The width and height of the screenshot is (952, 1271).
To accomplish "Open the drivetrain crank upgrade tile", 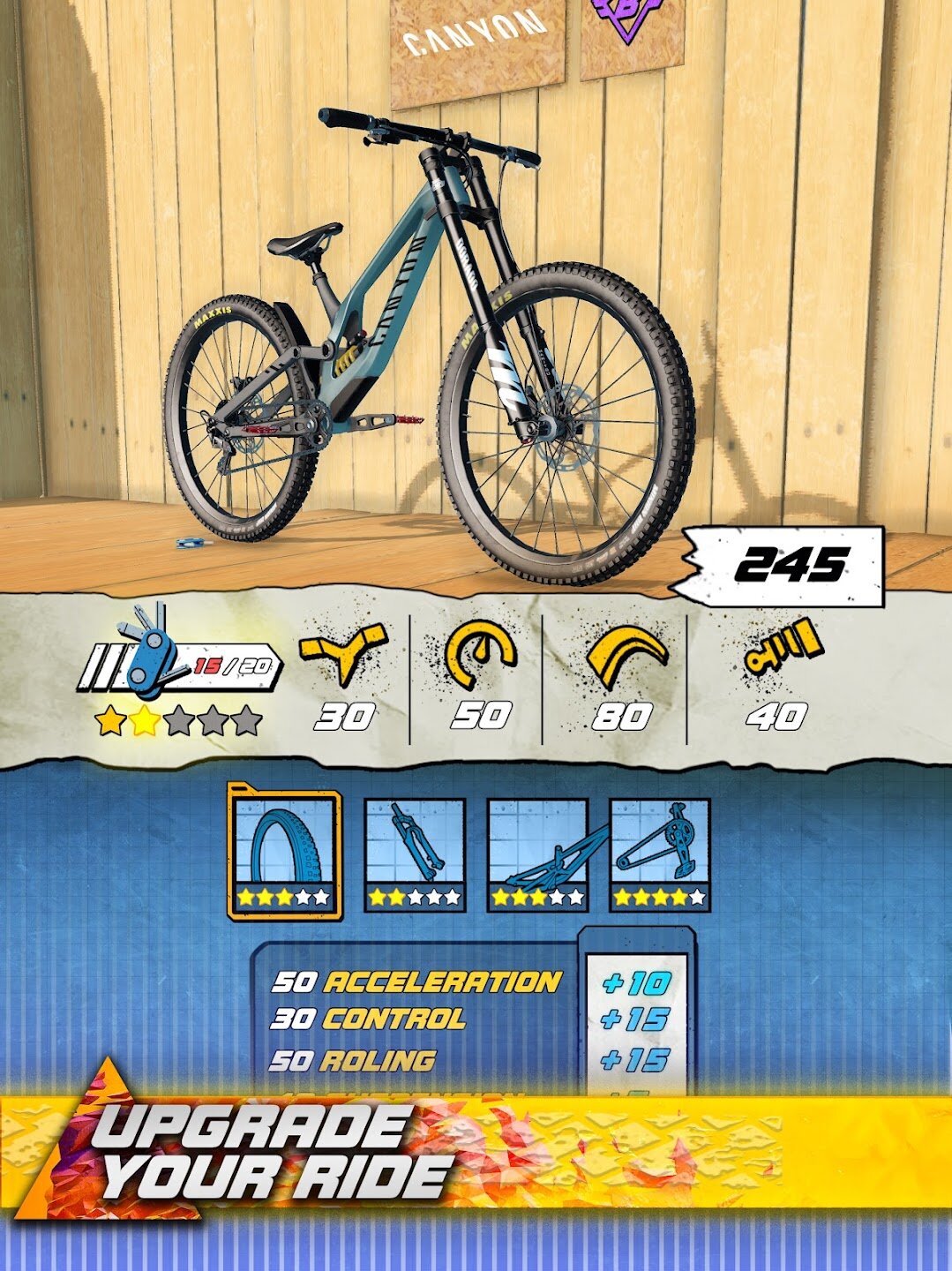I will (x=660, y=854).
